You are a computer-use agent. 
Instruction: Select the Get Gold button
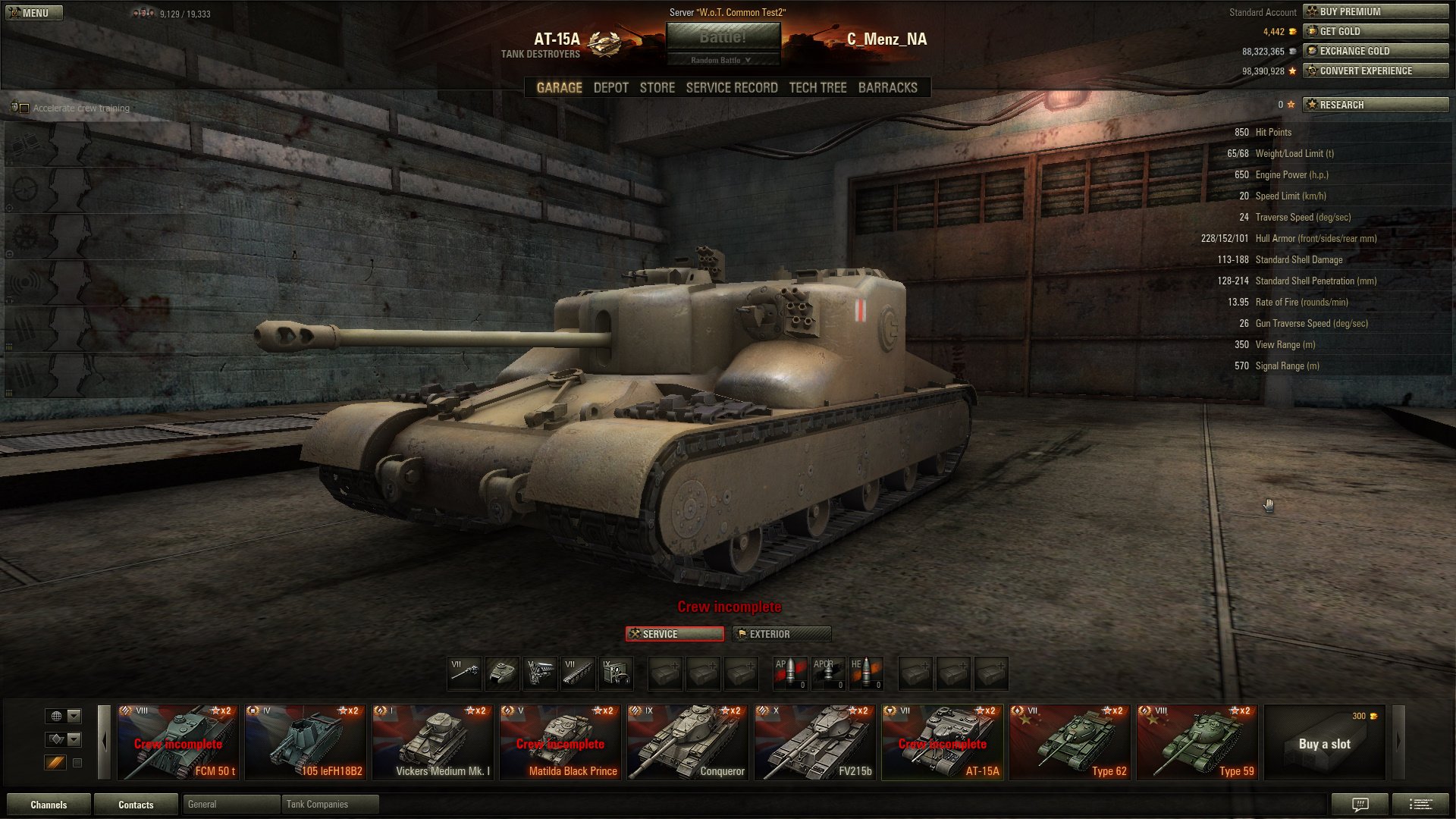click(1375, 31)
